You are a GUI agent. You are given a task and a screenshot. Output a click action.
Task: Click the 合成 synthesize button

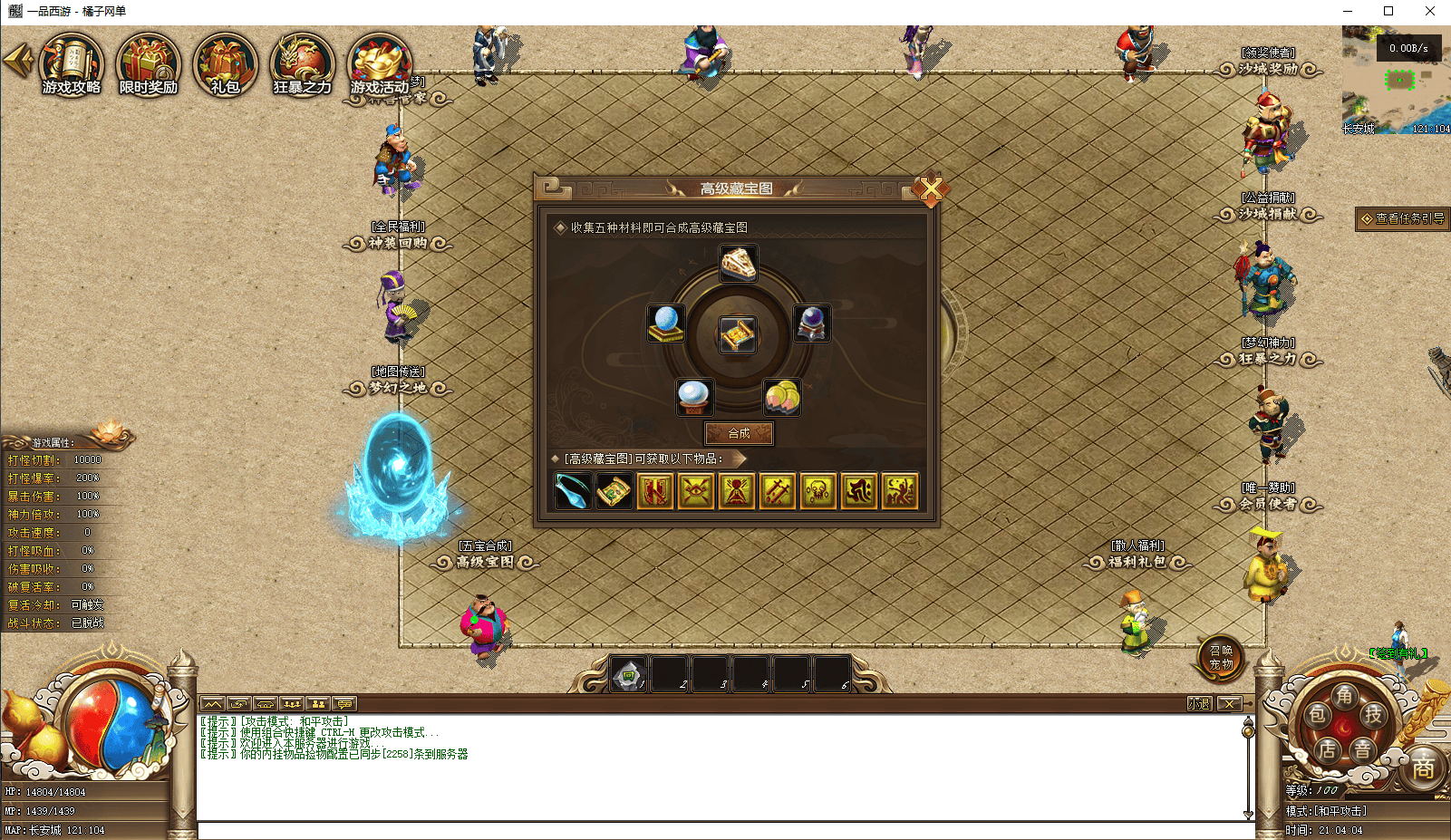coord(739,433)
